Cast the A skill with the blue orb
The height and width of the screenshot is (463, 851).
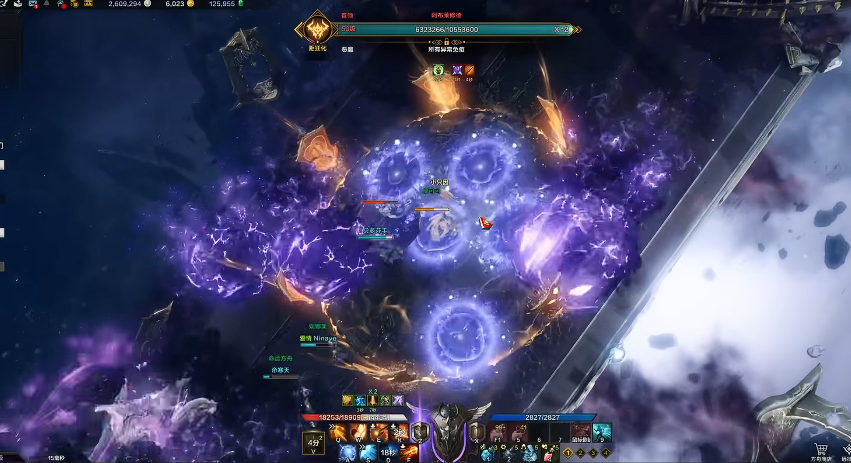point(347,452)
